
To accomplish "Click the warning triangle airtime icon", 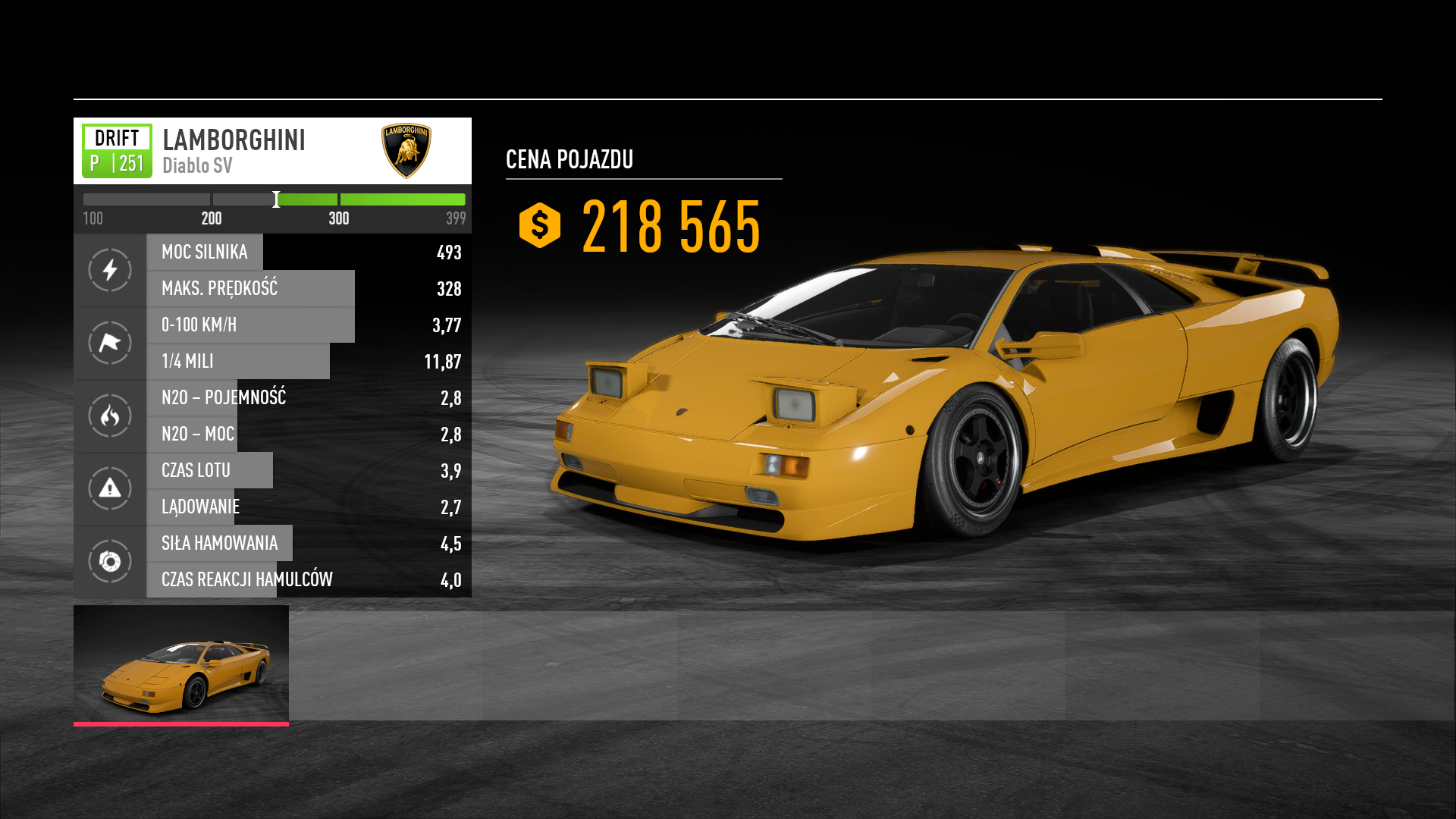I will pyautogui.click(x=110, y=488).
